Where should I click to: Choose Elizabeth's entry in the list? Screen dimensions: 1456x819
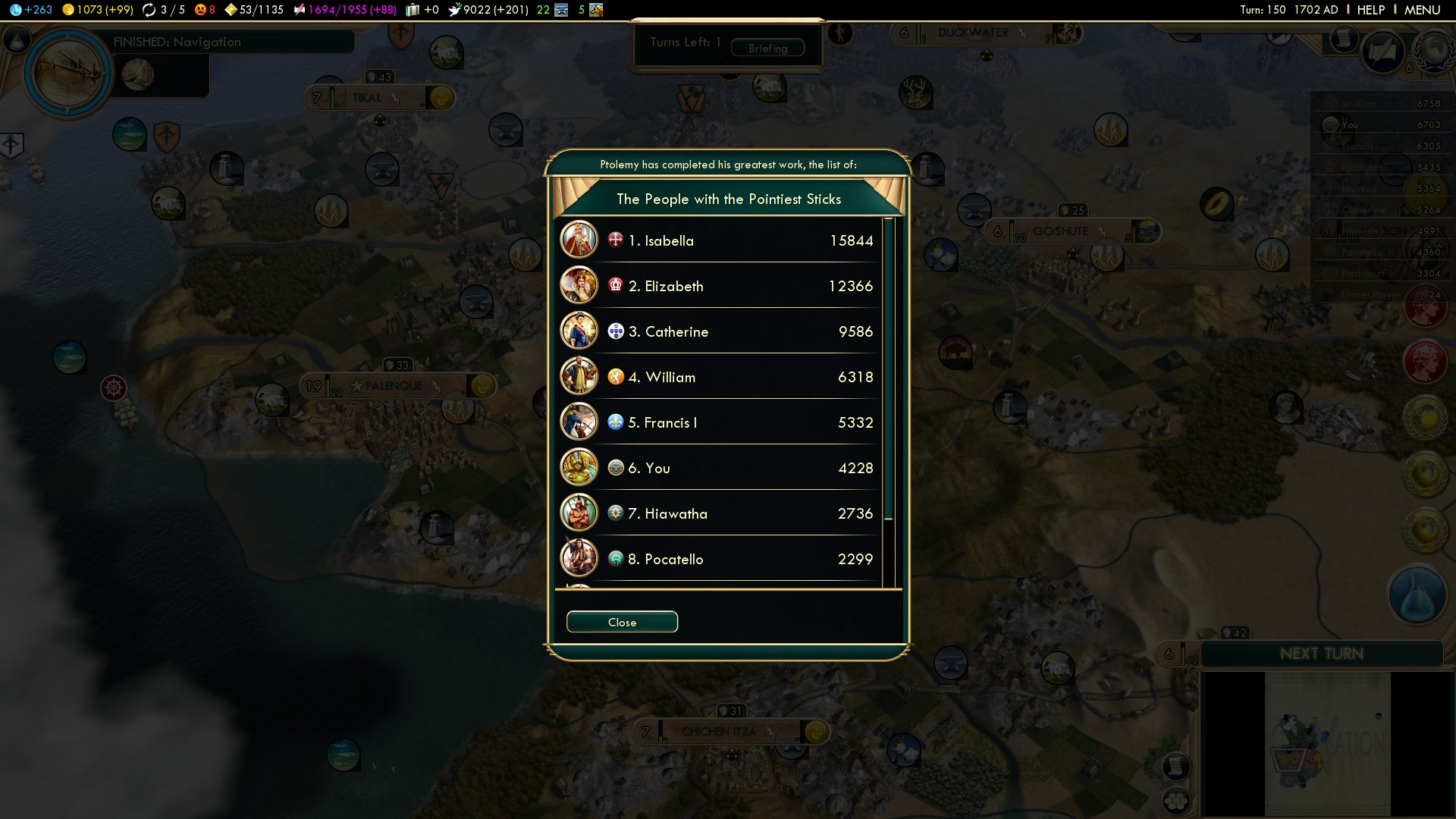point(719,286)
